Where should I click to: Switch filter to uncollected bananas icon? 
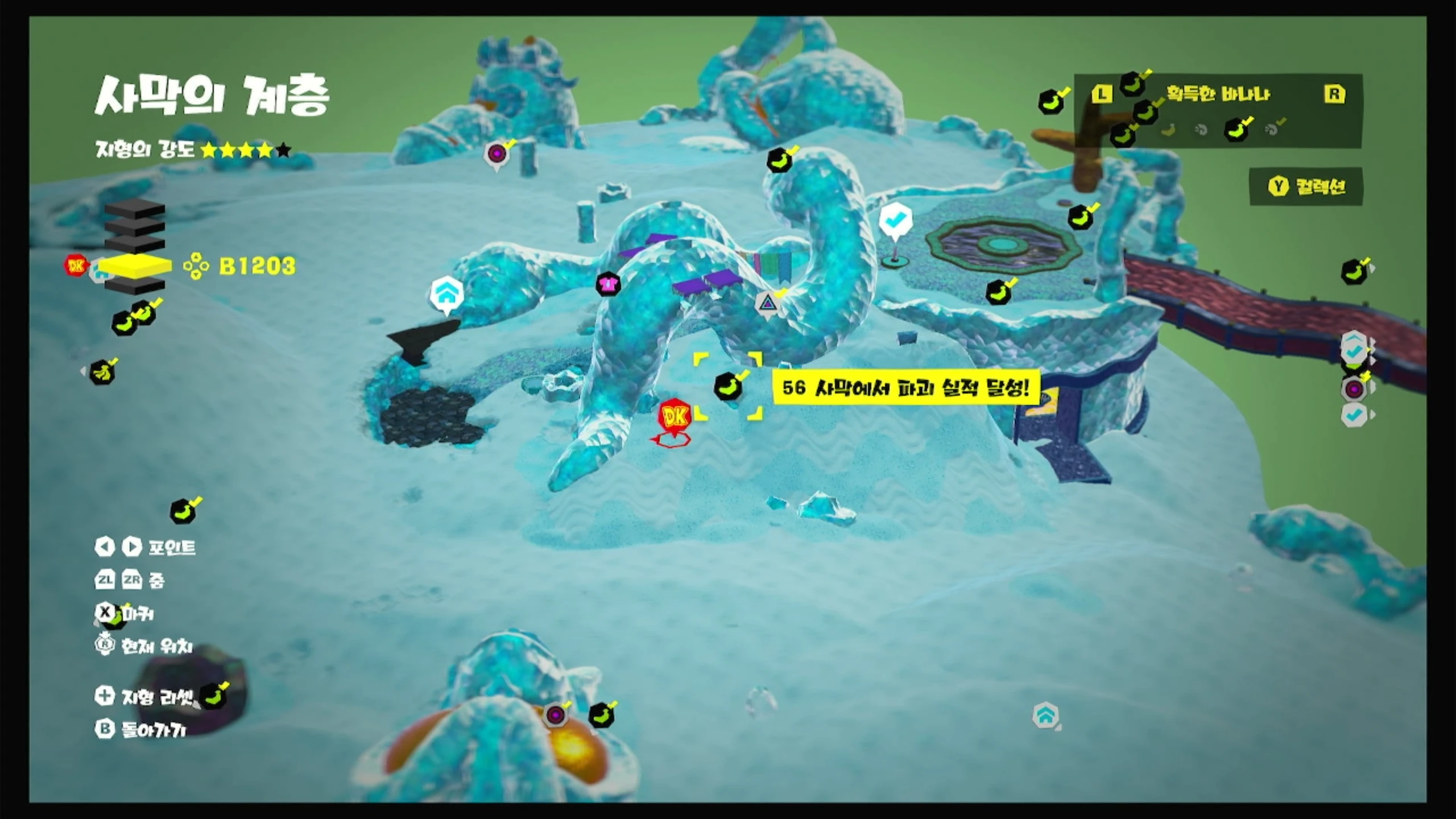[1168, 130]
